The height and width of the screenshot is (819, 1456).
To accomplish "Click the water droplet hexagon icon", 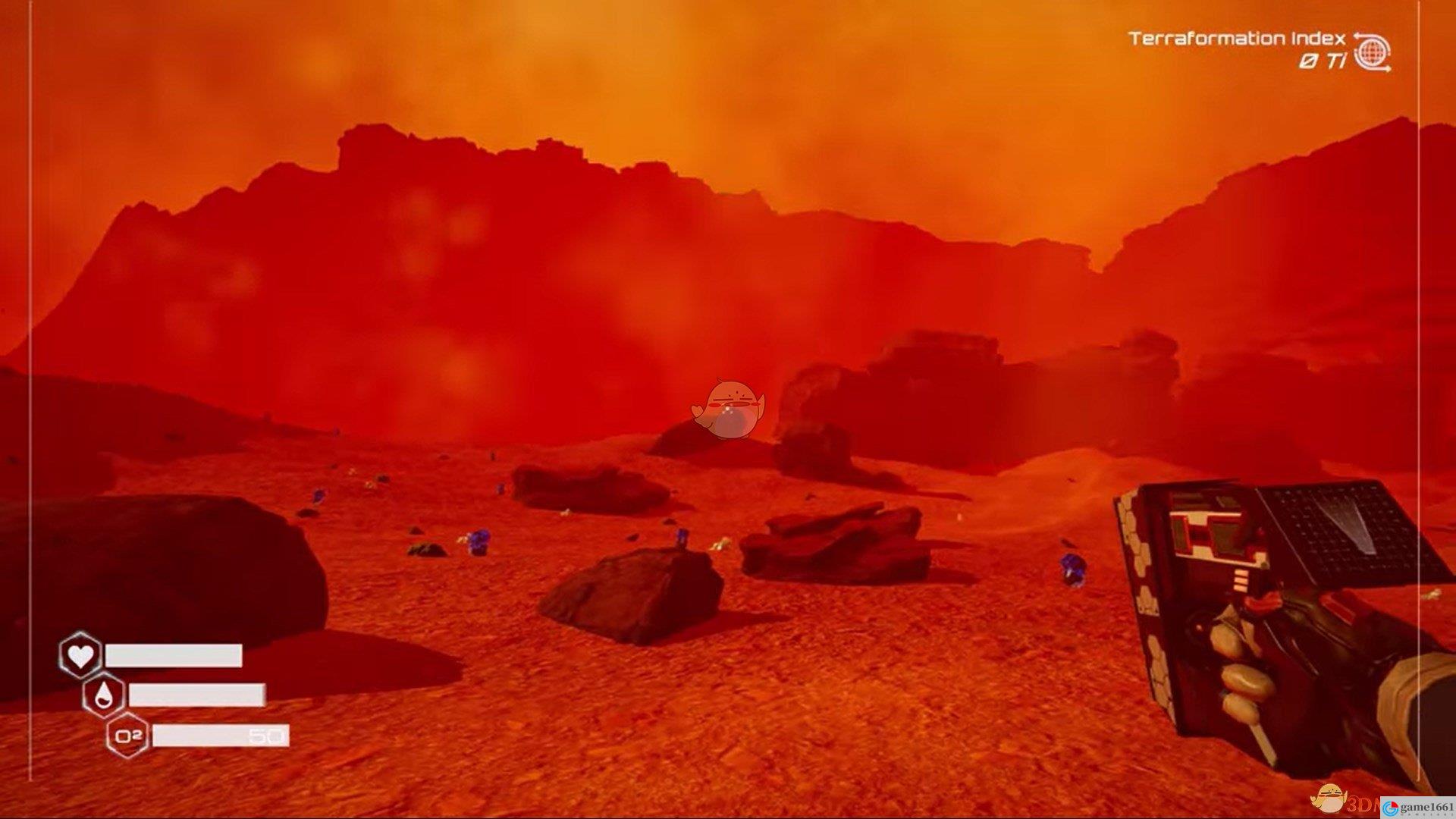I will tap(104, 695).
